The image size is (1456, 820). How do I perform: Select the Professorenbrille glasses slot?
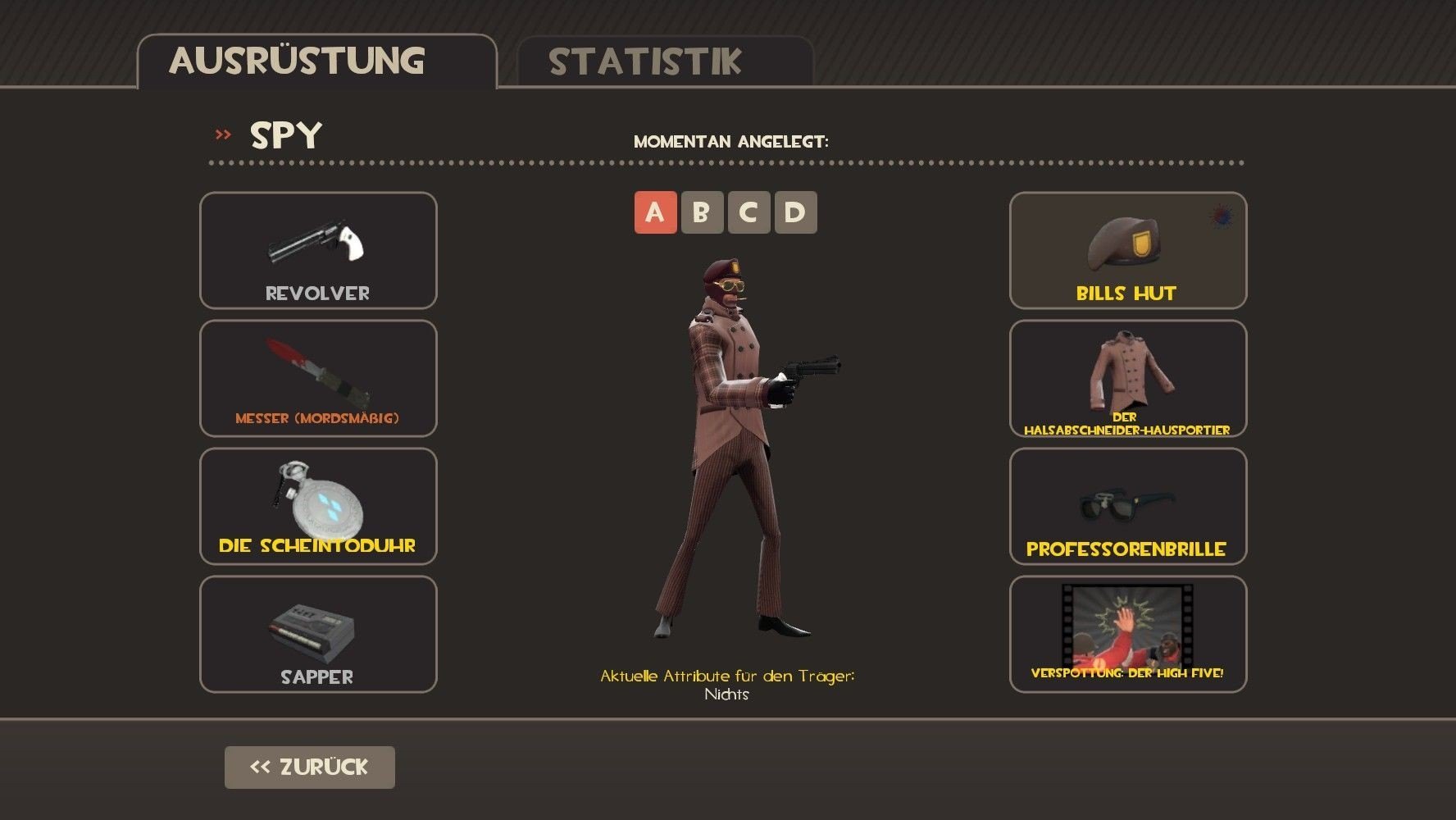coord(1127,506)
